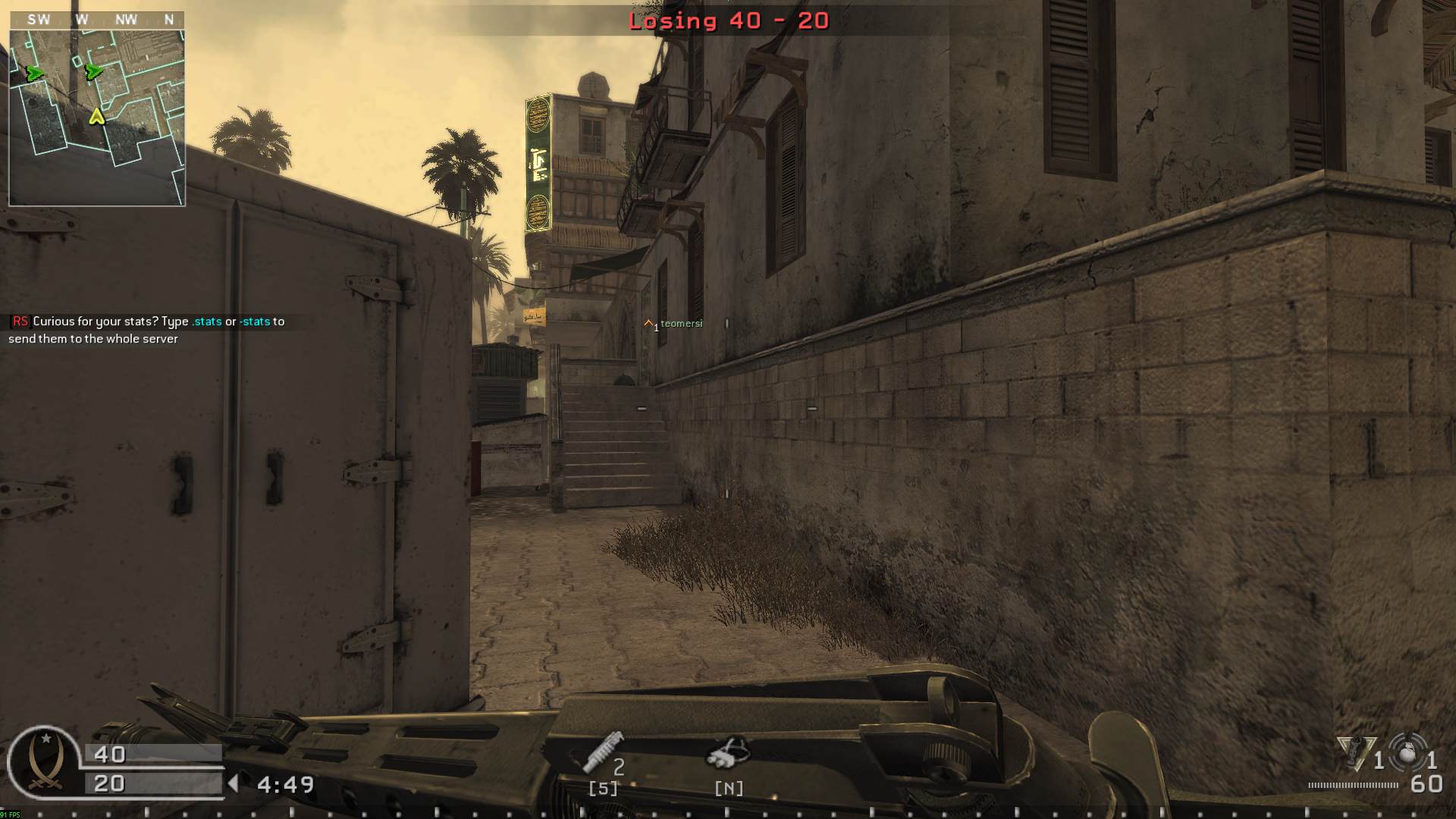This screenshot has height=819, width=1456.
Task: Select the N heading on the compass bar
Action: [x=168, y=20]
